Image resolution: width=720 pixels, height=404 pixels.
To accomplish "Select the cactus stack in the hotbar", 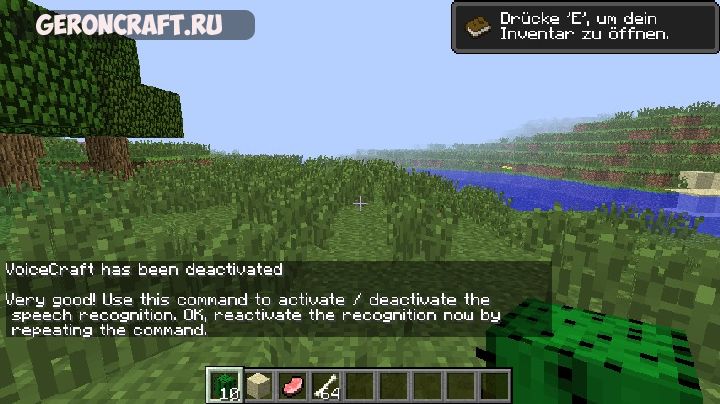I will coord(224,385).
